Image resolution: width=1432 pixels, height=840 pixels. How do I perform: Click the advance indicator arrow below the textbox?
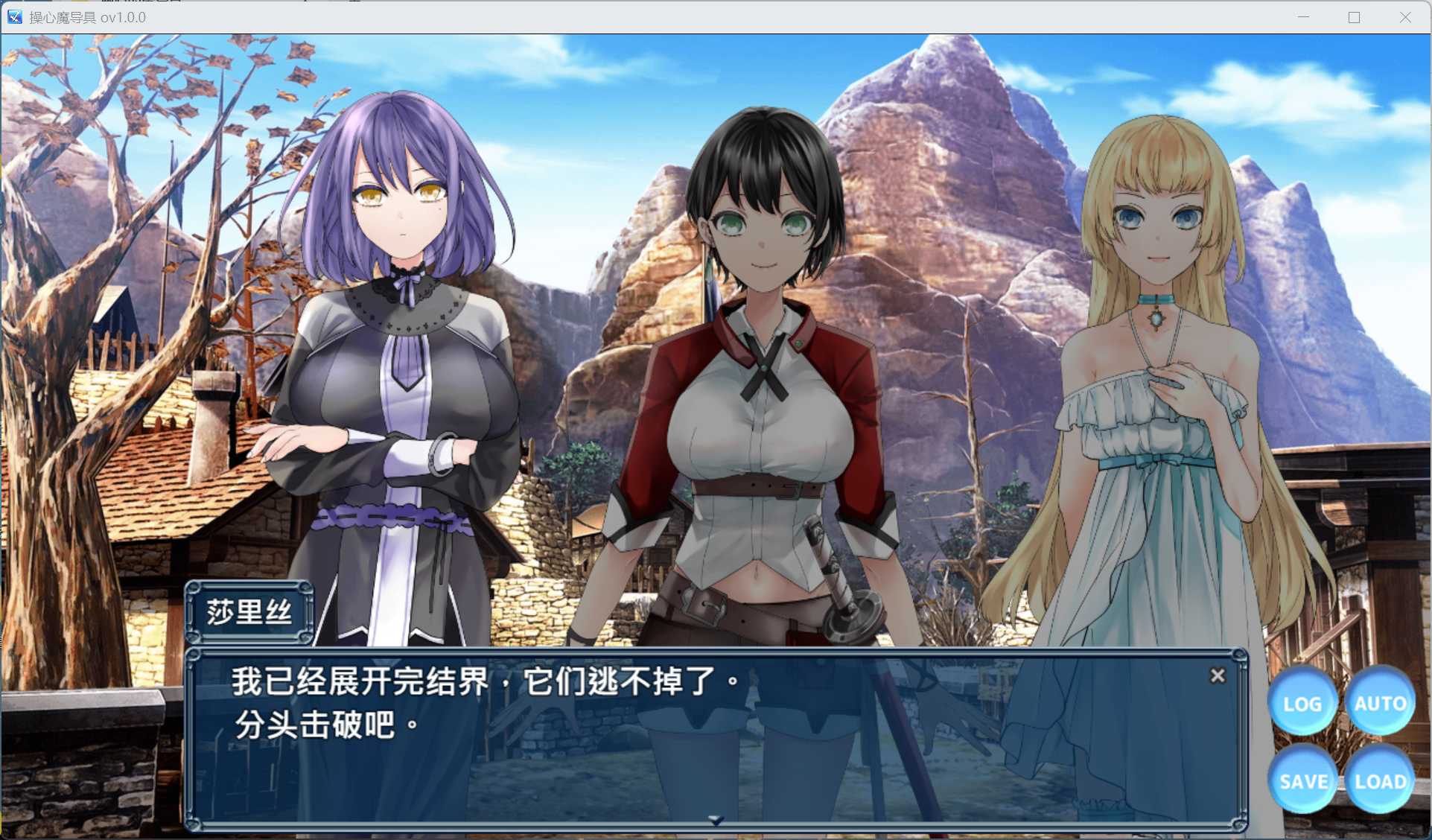[717, 818]
